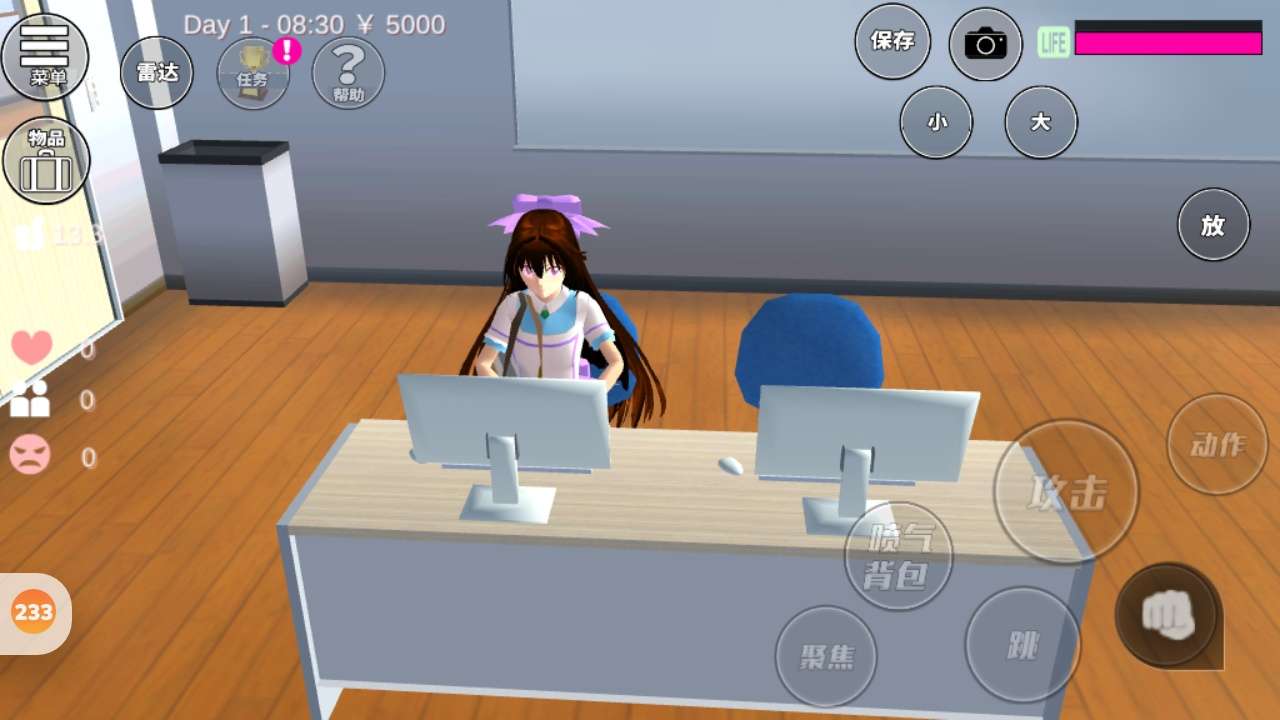This screenshot has height=720, width=1280.
Task: Activate the 雷达 radar button
Action: click(157, 72)
